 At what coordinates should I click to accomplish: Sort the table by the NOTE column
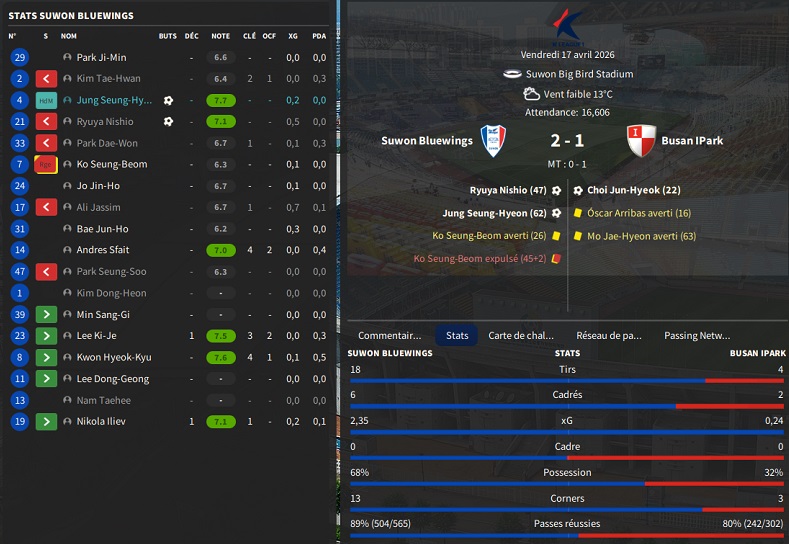pyautogui.click(x=220, y=36)
